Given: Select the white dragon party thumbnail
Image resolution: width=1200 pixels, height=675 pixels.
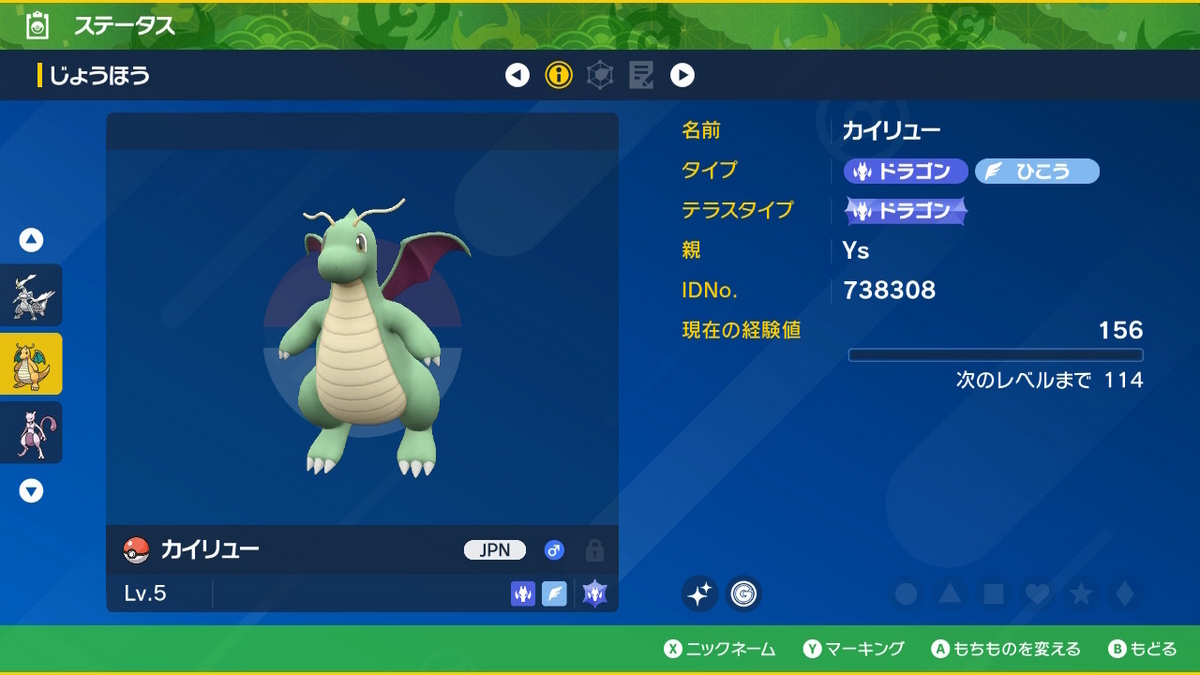Looking at the screenshot, I should [x=31, y=295].
